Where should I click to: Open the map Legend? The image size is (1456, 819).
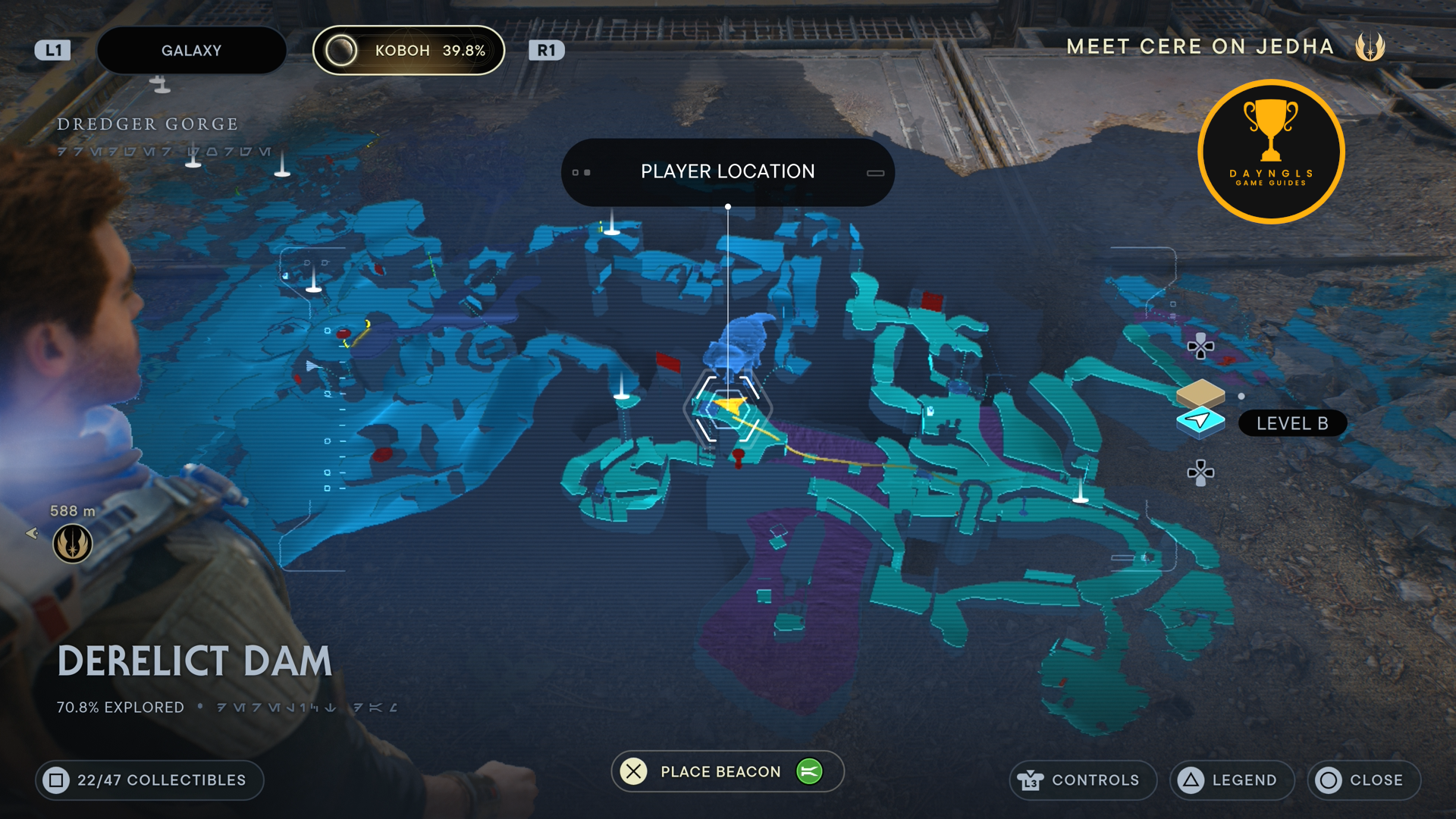tap(1232, 780)
